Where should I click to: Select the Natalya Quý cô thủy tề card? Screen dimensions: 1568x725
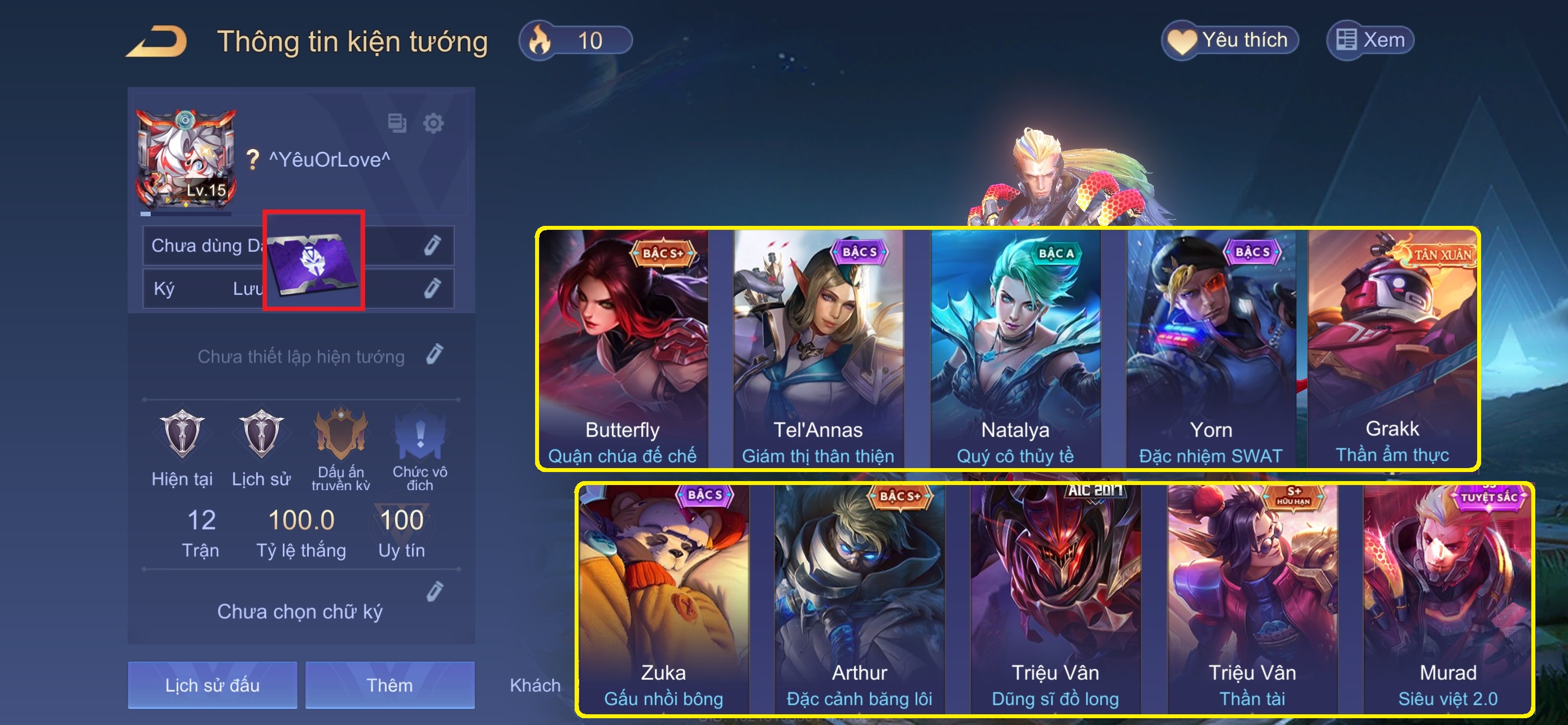click(x=1015, y=348)
